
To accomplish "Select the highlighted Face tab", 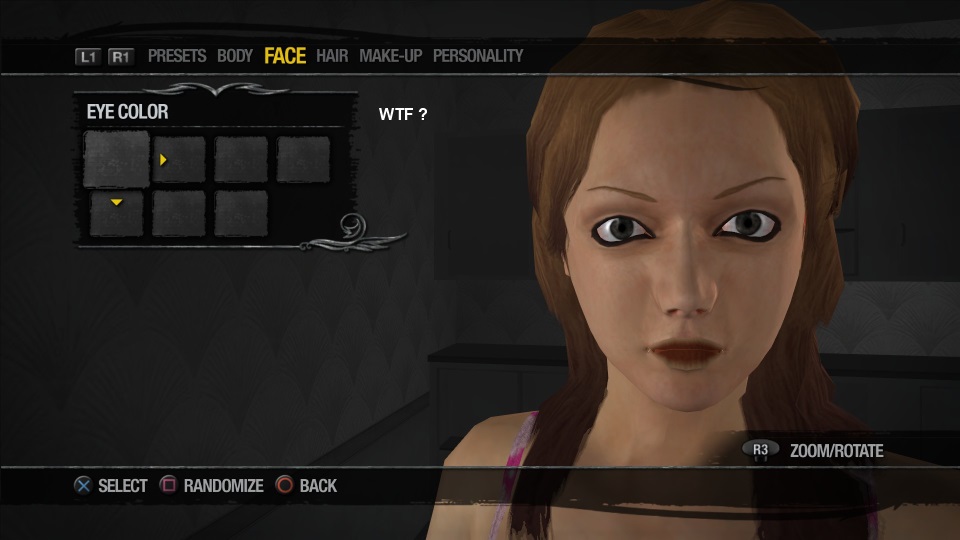I will click(x=285, y=56).
